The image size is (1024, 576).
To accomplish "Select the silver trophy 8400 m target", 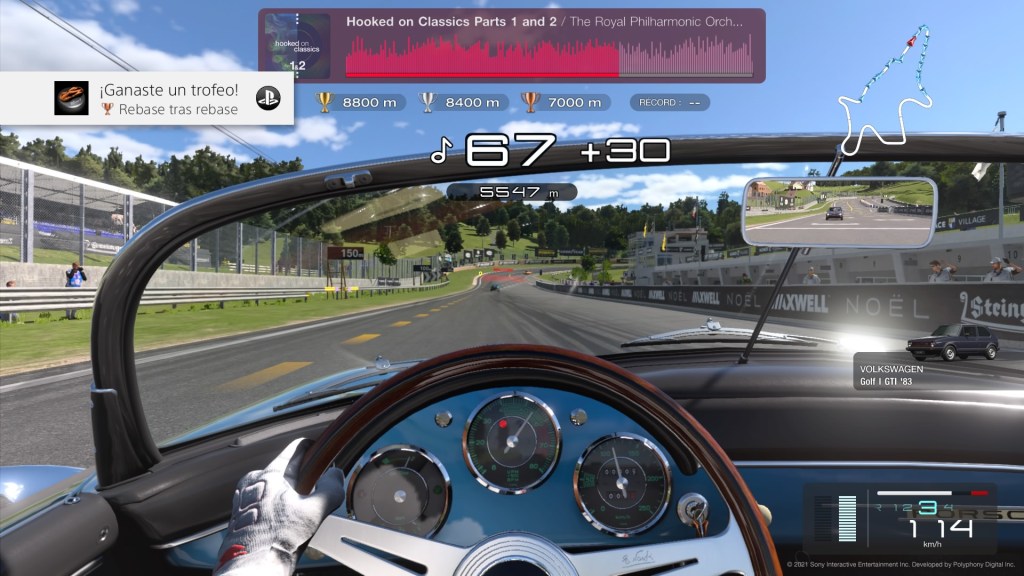I will click(x=463, y=102).
